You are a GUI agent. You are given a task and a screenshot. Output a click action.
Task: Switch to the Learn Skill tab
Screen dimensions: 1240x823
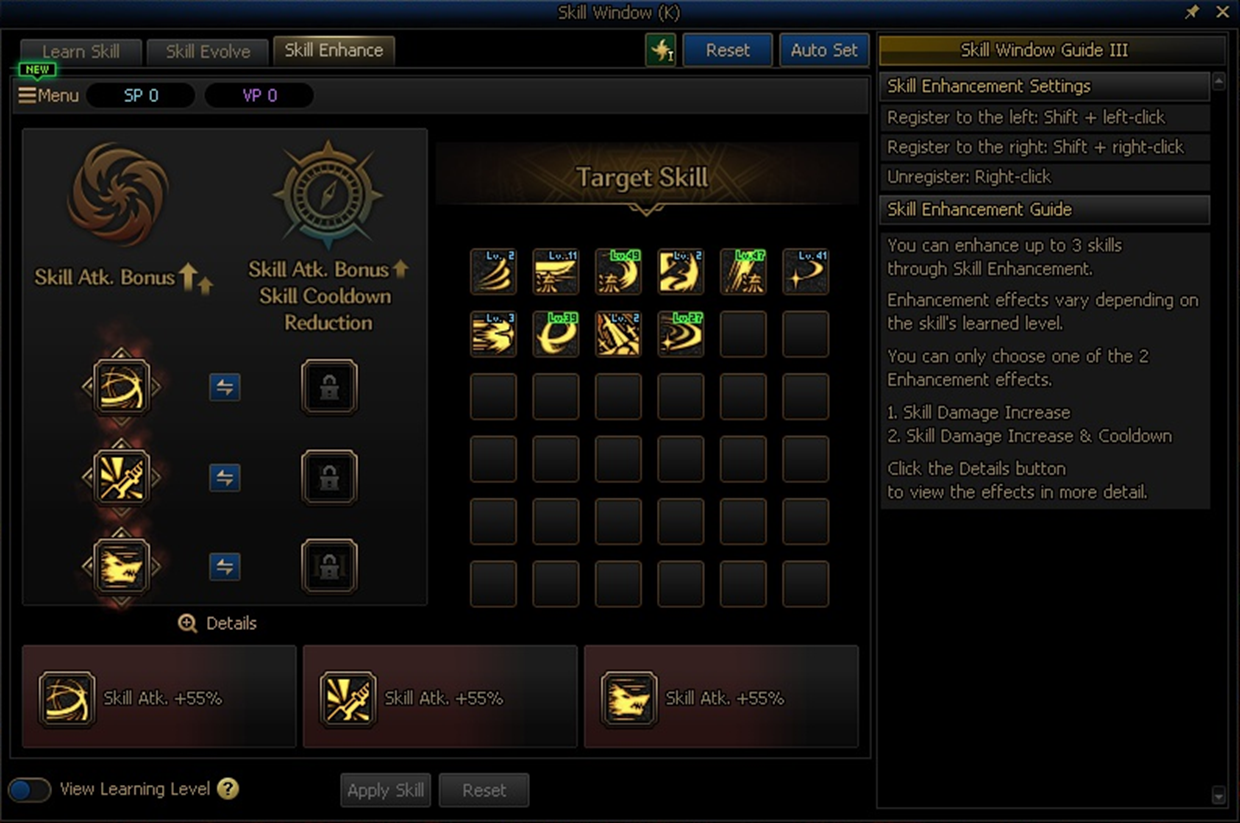[x=81, y=52]
